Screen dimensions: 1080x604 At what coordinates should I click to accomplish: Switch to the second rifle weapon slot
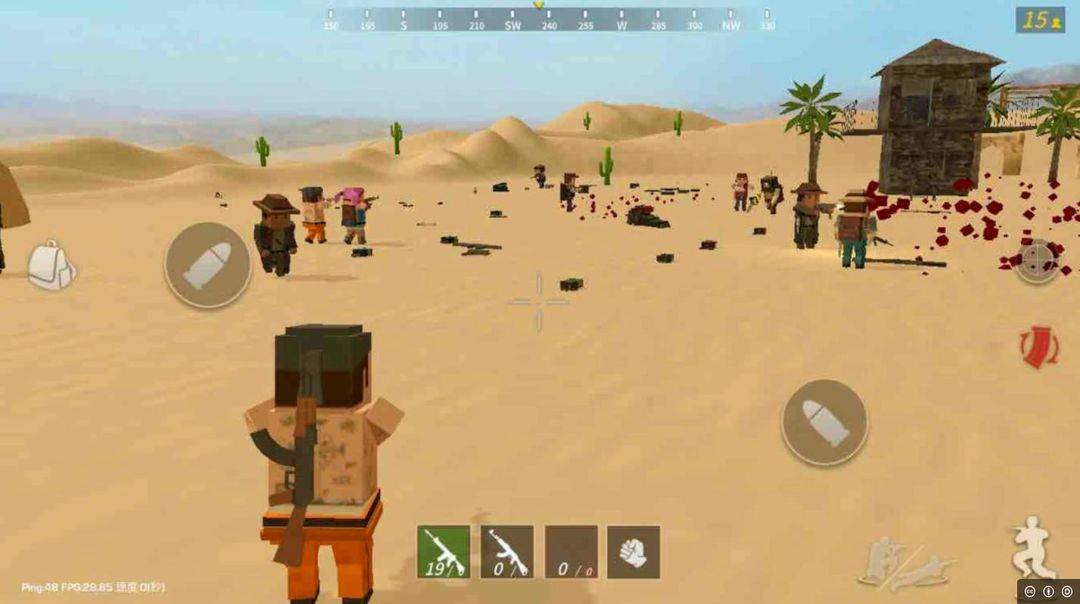[507, 552]
